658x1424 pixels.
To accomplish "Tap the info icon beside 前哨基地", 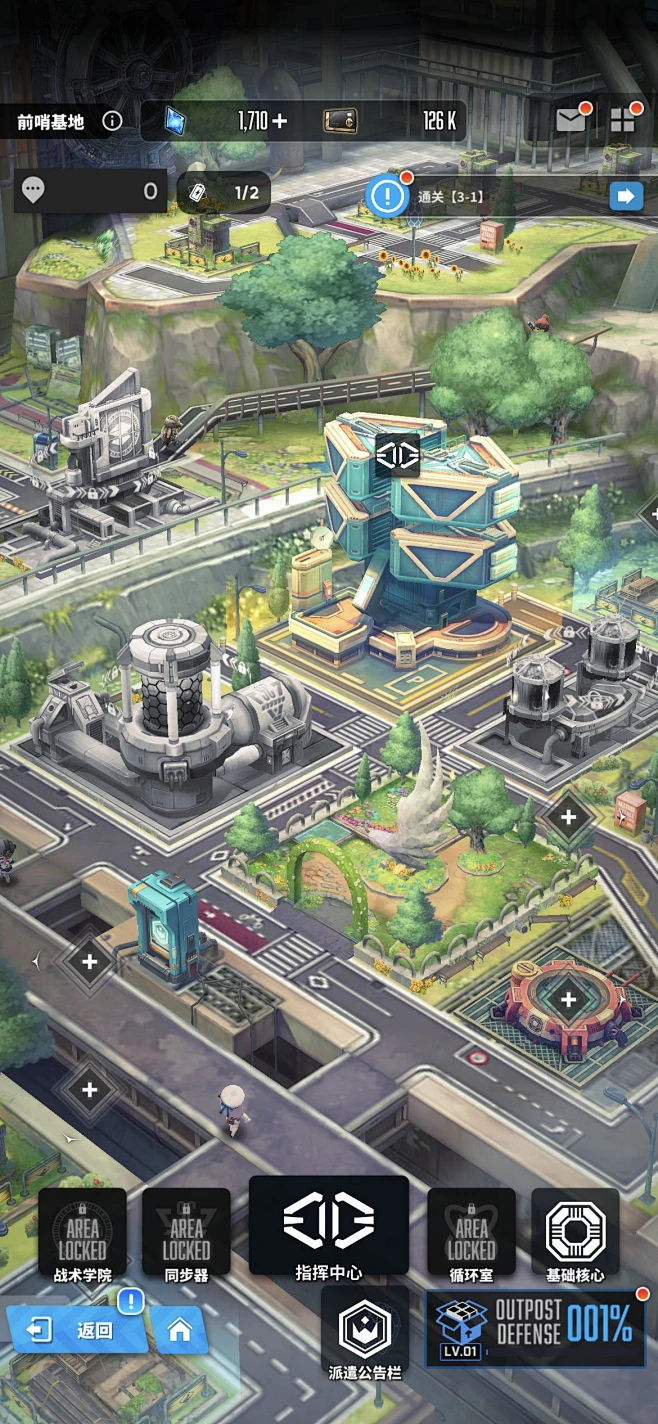I will pyautogui.click(x=112, y=122).
